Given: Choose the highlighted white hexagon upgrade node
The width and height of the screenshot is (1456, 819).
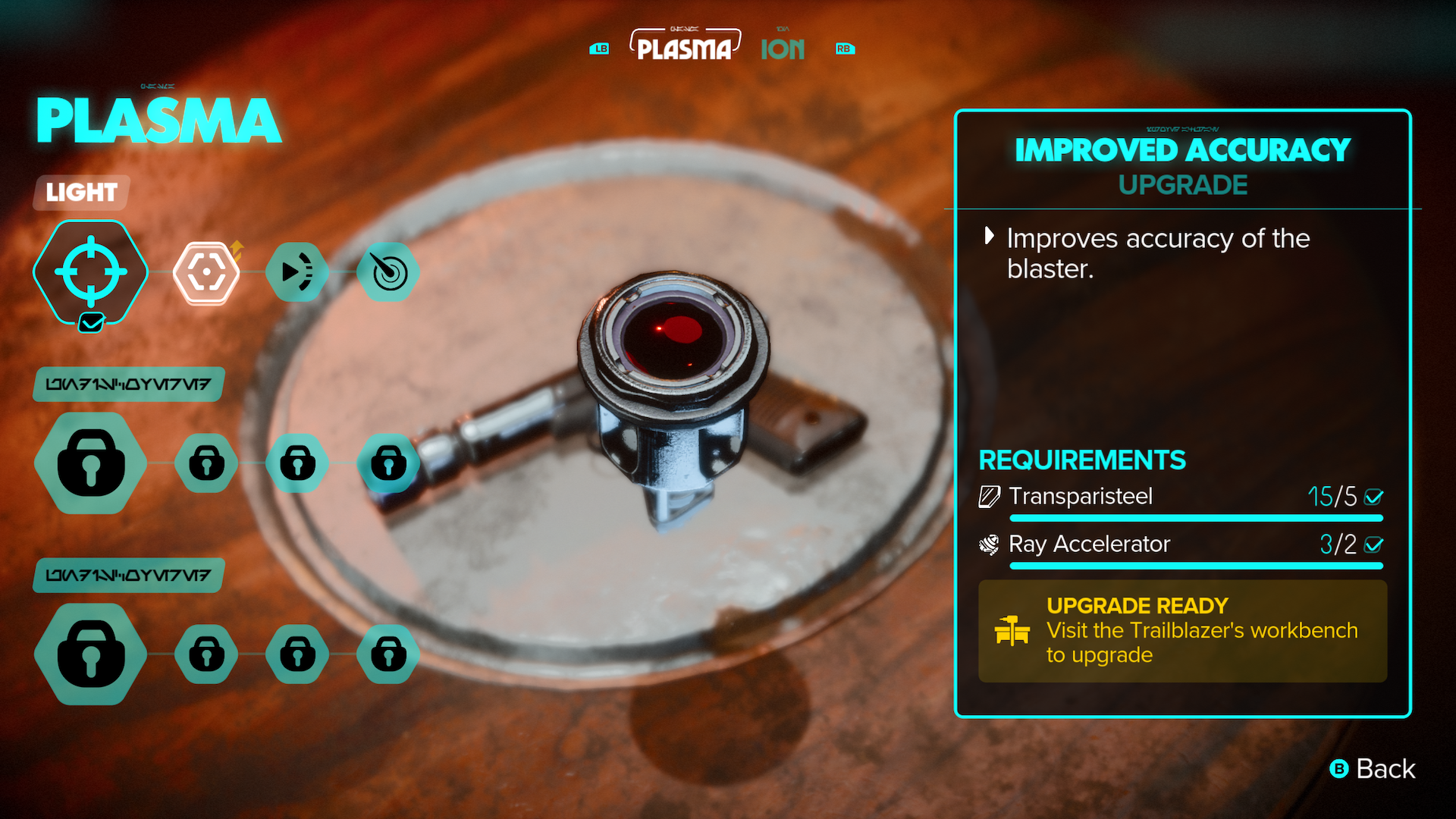Looking at the screenshot, I should click(x=206, y=272).
